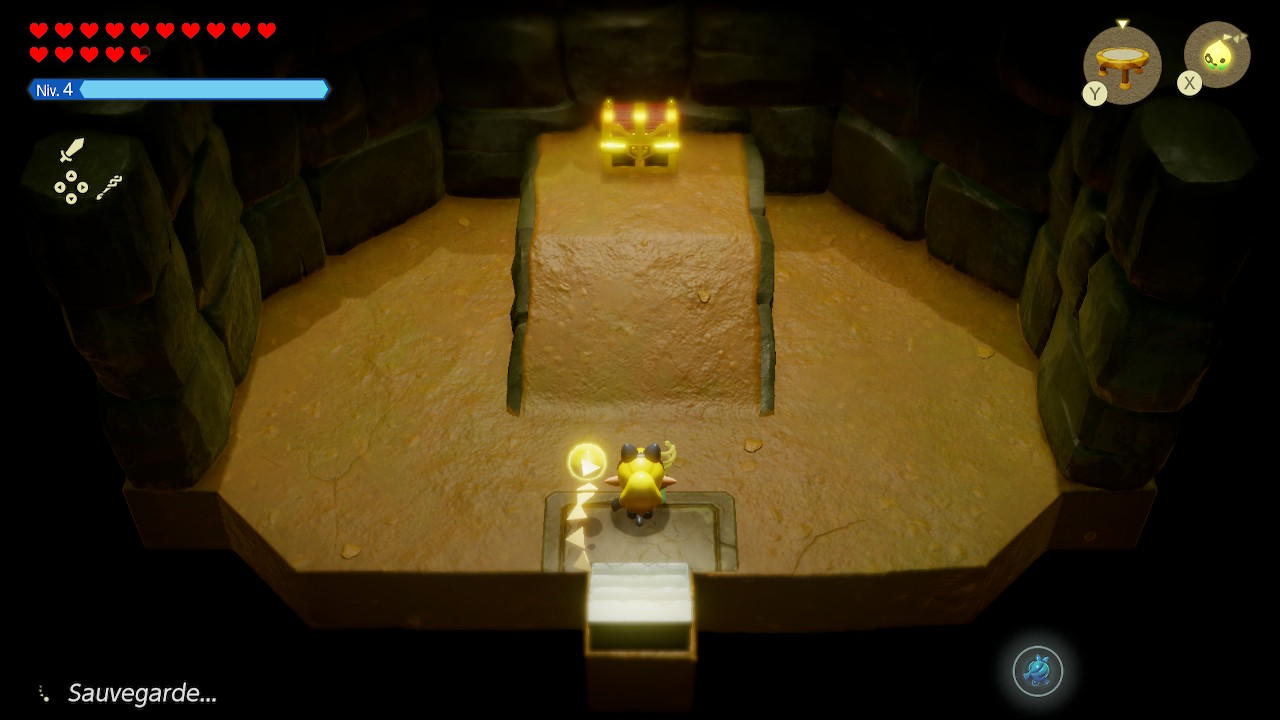Select the trampoline echo slot
Viewport: 1280px width, 720px height.
[x=1123, y=62]
